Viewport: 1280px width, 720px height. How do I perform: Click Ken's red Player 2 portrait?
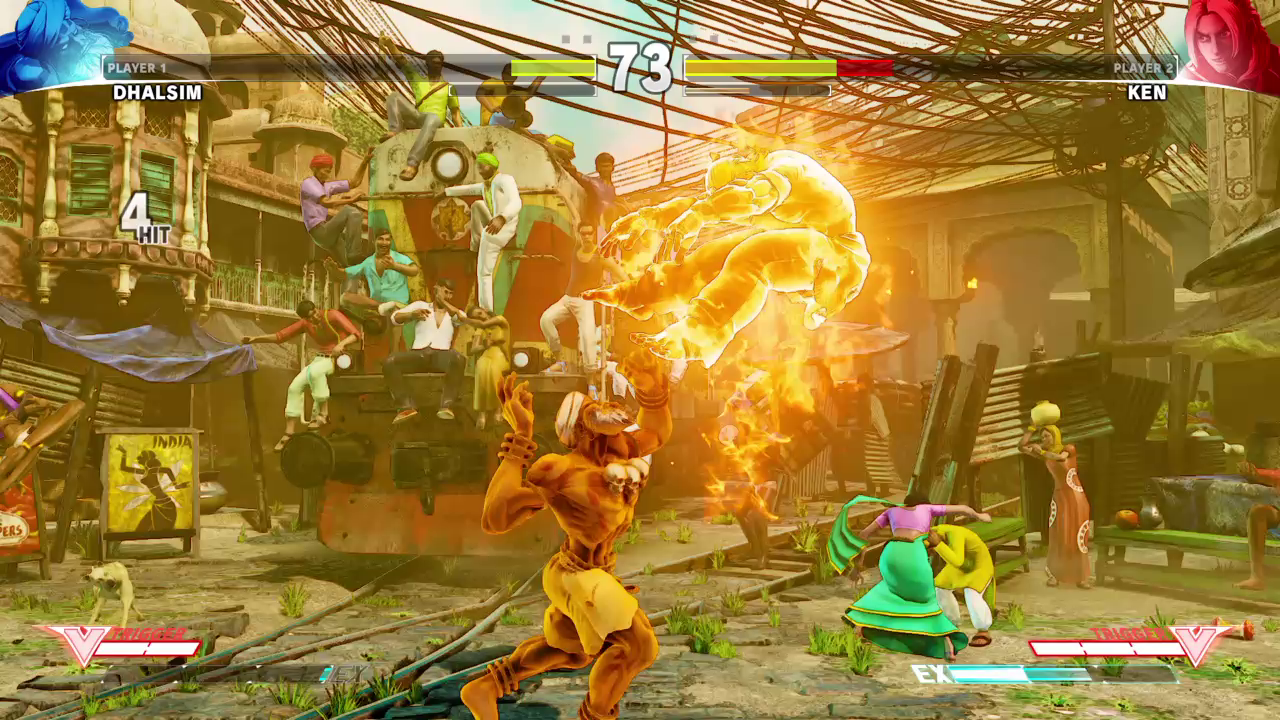(x=1228, y=42)
